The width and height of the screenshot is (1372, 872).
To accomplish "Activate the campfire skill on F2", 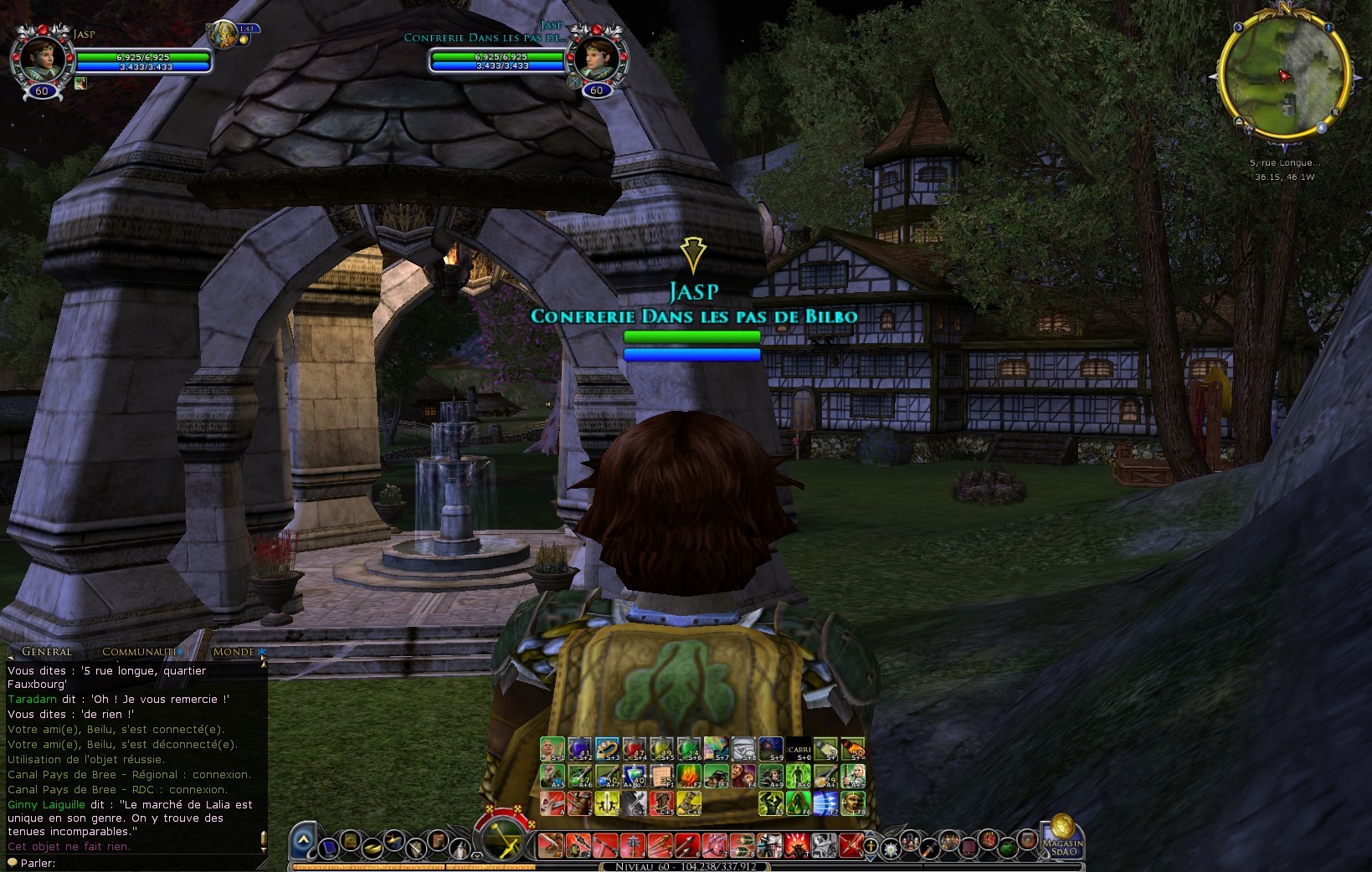I will 688,777.
